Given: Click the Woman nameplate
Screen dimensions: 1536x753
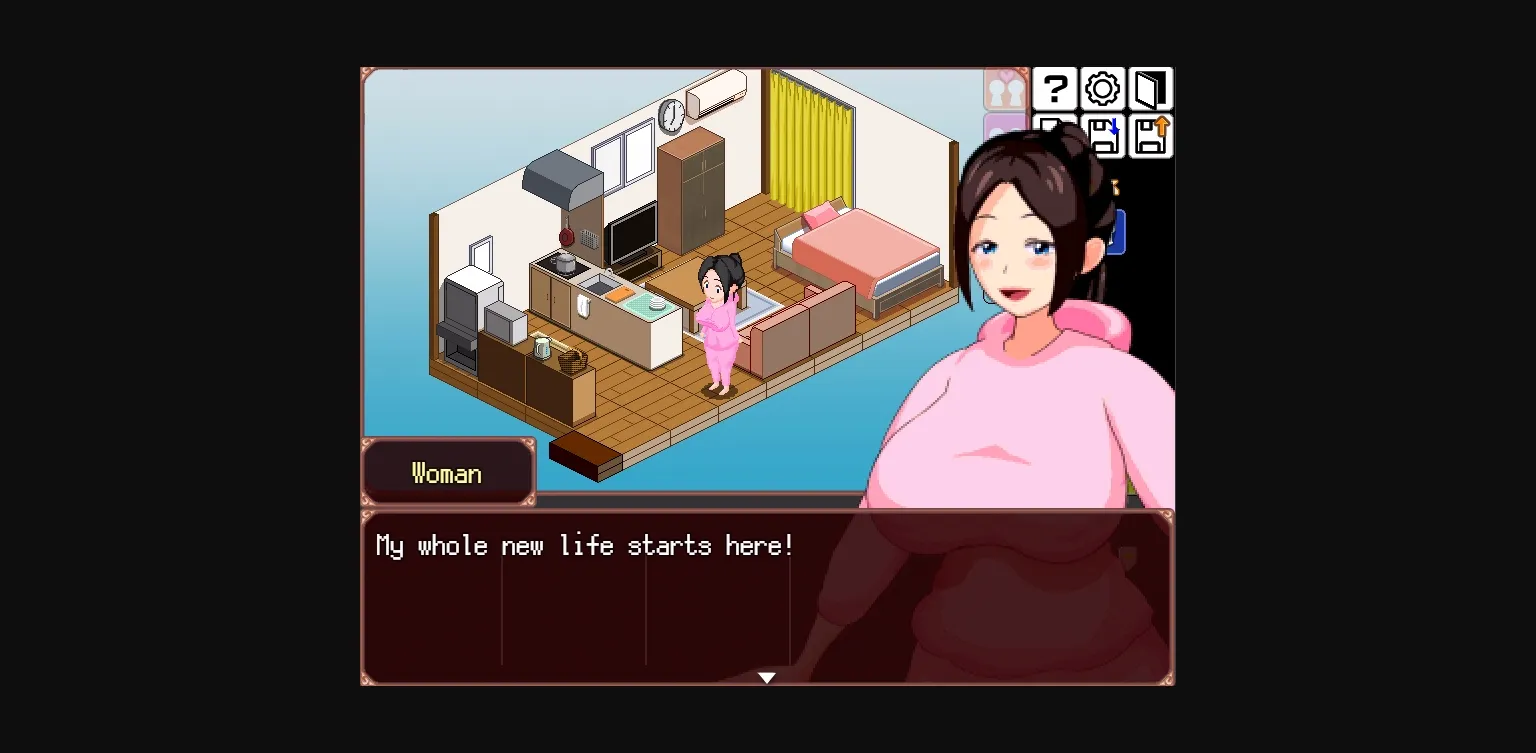Looking at the screenshot, I should (447, 472).
